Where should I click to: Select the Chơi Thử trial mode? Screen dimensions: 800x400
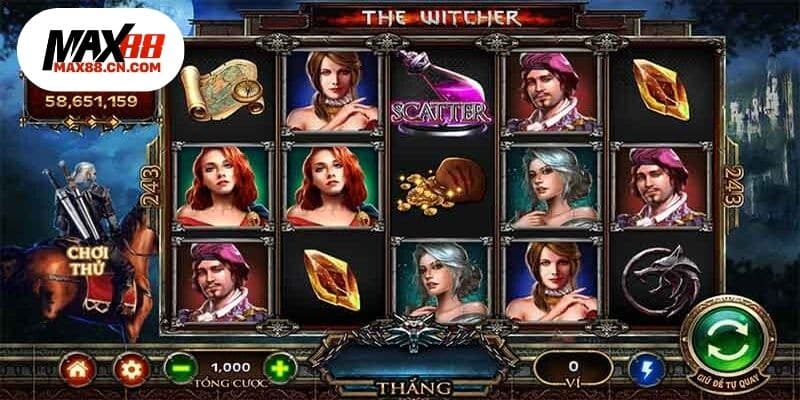point(88,261)
